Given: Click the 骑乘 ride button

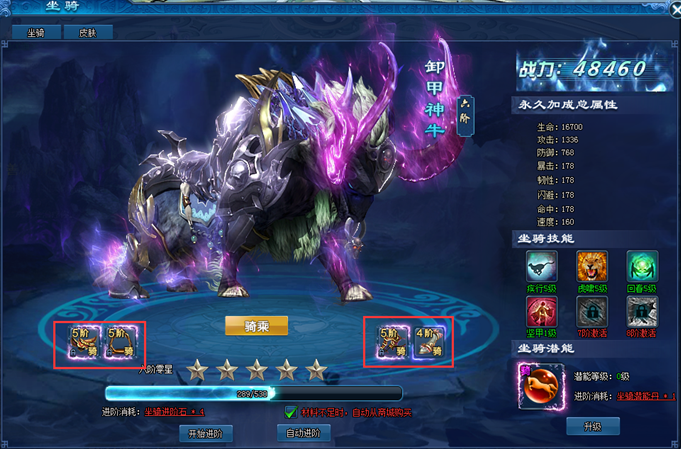Looking at the screenshot, I should click(256, 325).
